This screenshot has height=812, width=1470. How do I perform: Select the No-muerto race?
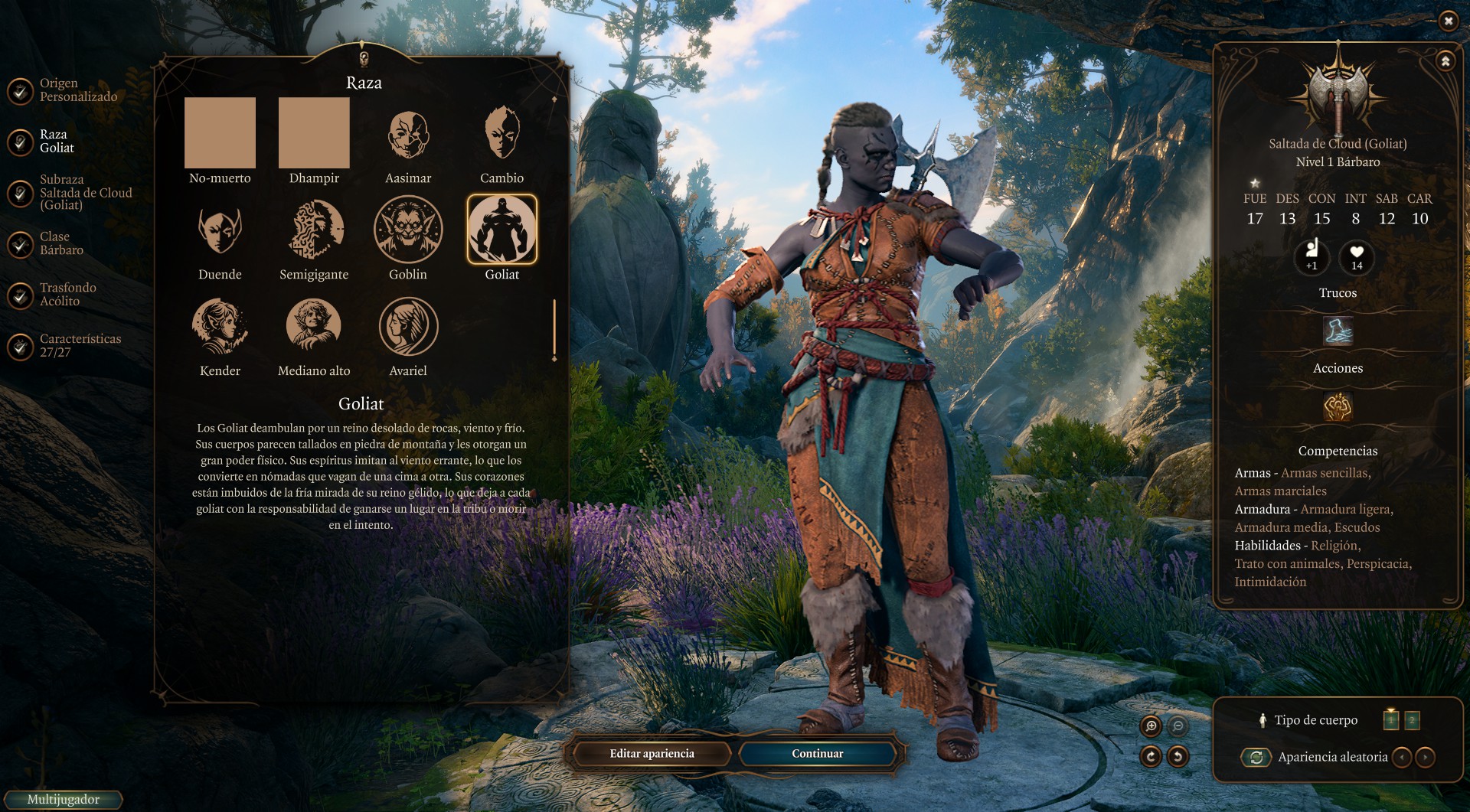point(220,133)
